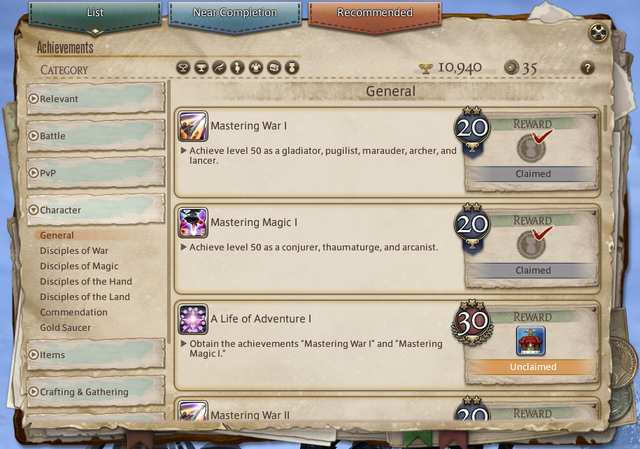Choose Disciples of War subcategory
This screenshot has height=449, width=640.
tap(74, 251)
